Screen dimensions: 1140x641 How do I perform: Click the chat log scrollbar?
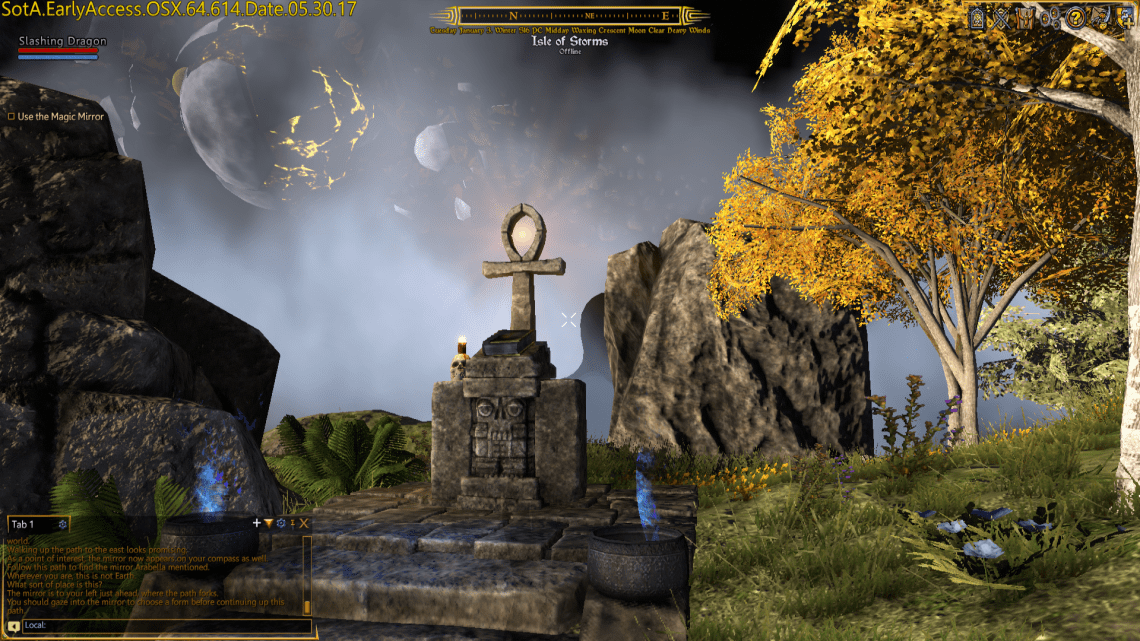pos(307,578)
